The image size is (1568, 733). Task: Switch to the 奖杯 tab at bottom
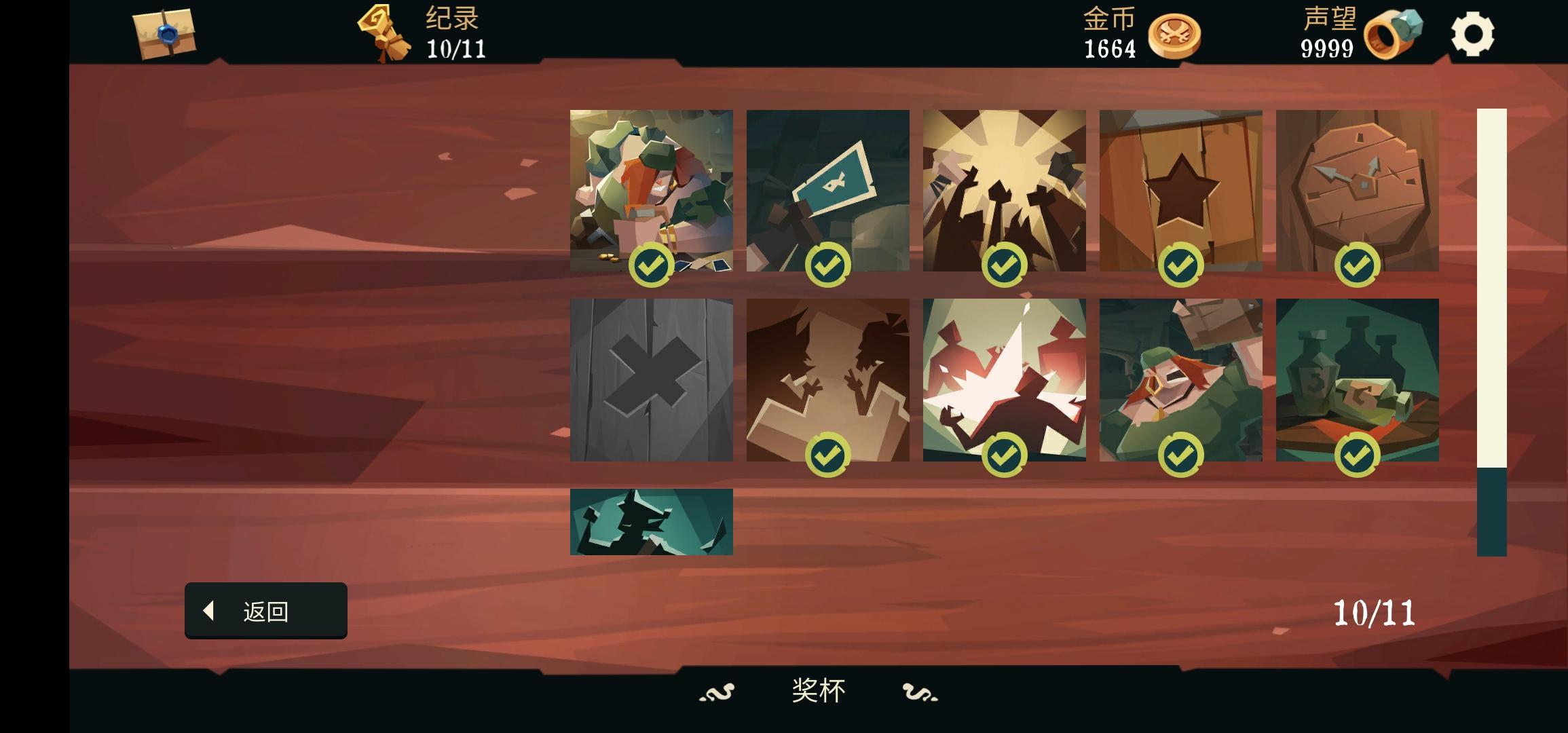tap(818, 691)
